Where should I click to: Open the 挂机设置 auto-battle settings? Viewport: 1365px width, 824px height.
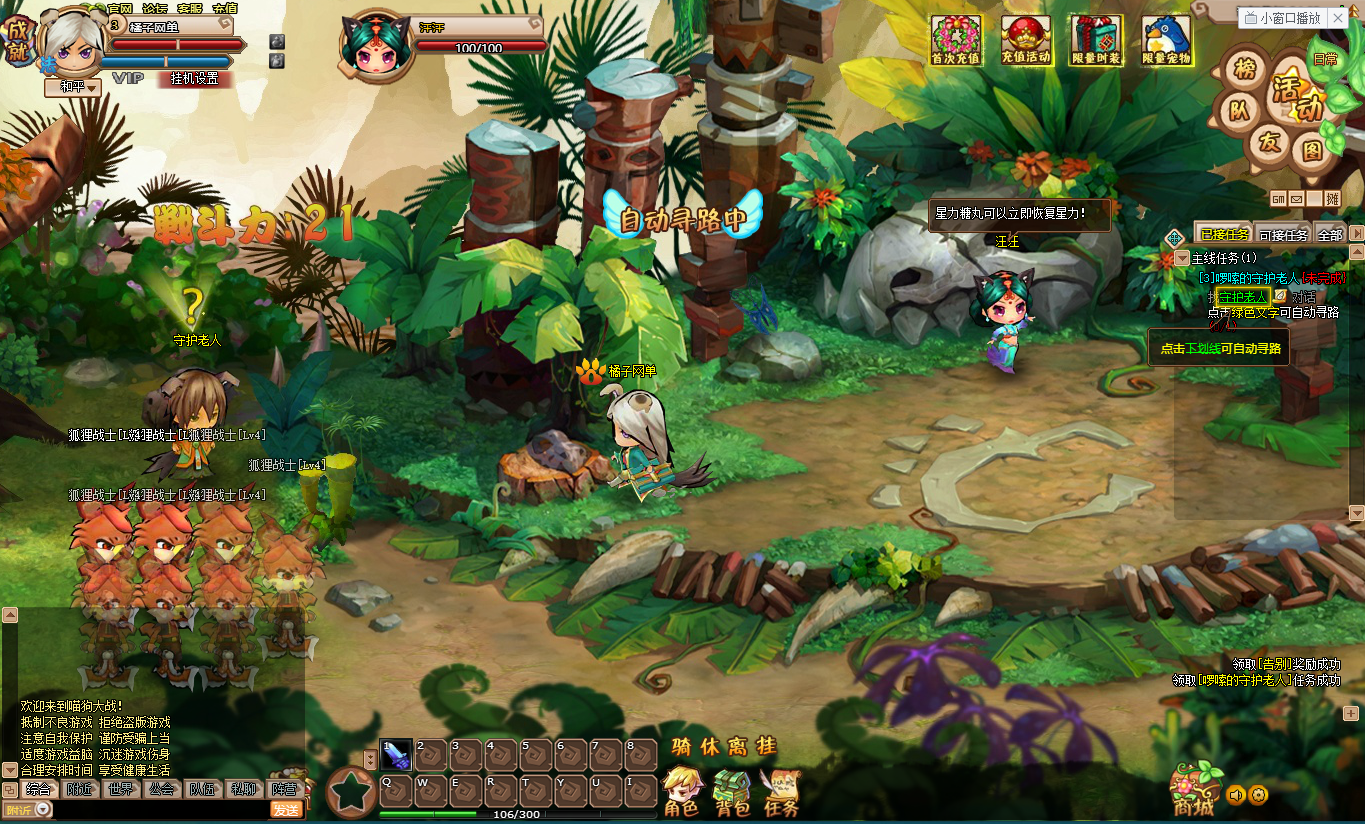[x=194, y=78]
